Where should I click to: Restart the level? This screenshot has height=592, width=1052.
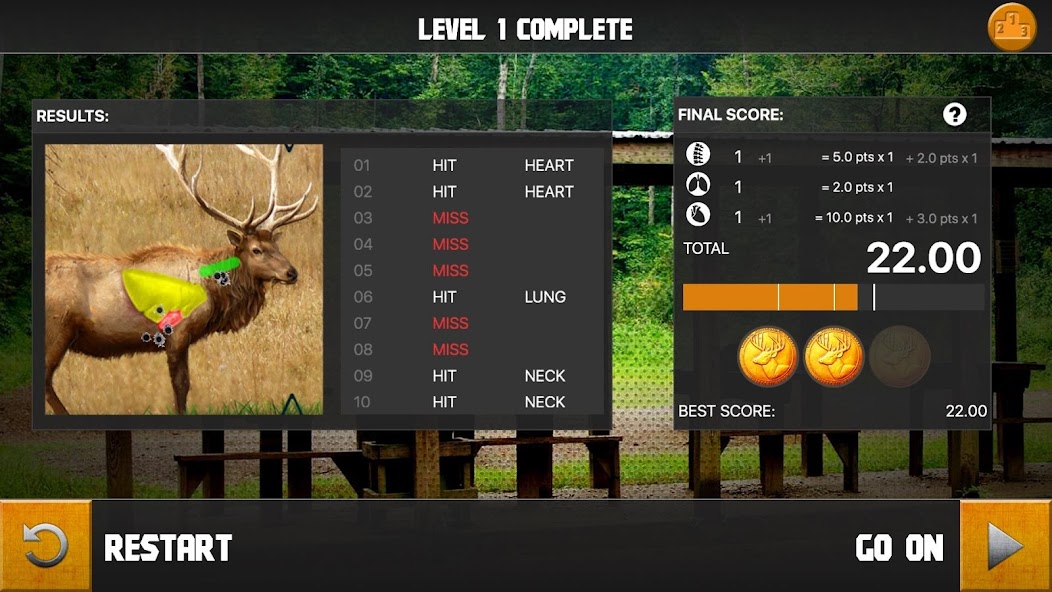(x=45, y=546)
